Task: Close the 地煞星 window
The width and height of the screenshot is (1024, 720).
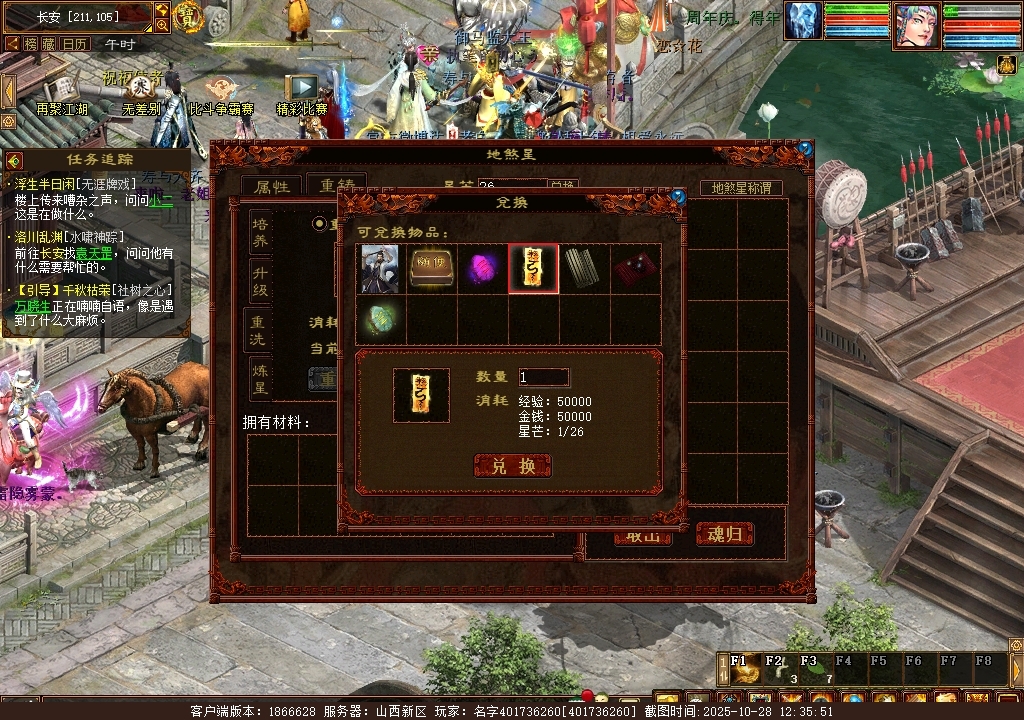Action: tap(805, 149)
